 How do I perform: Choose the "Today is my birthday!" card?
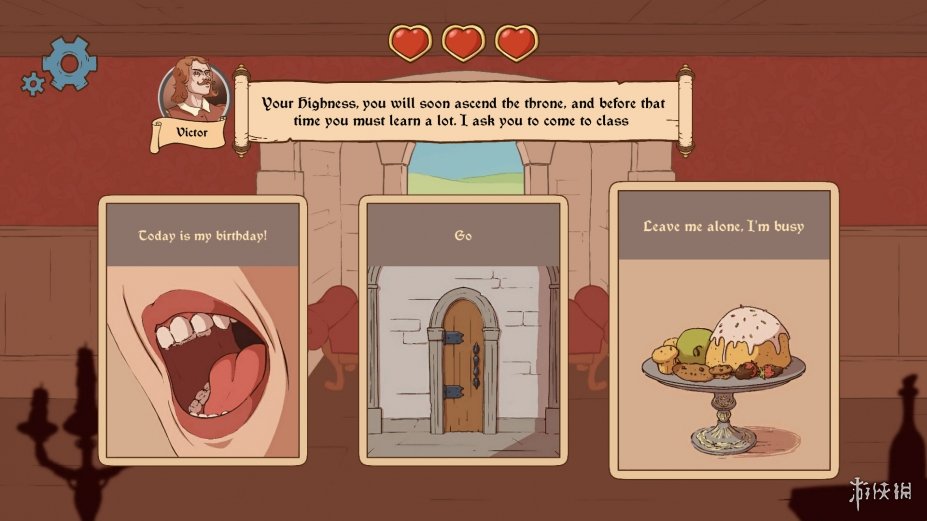click(x=202, y=330)
